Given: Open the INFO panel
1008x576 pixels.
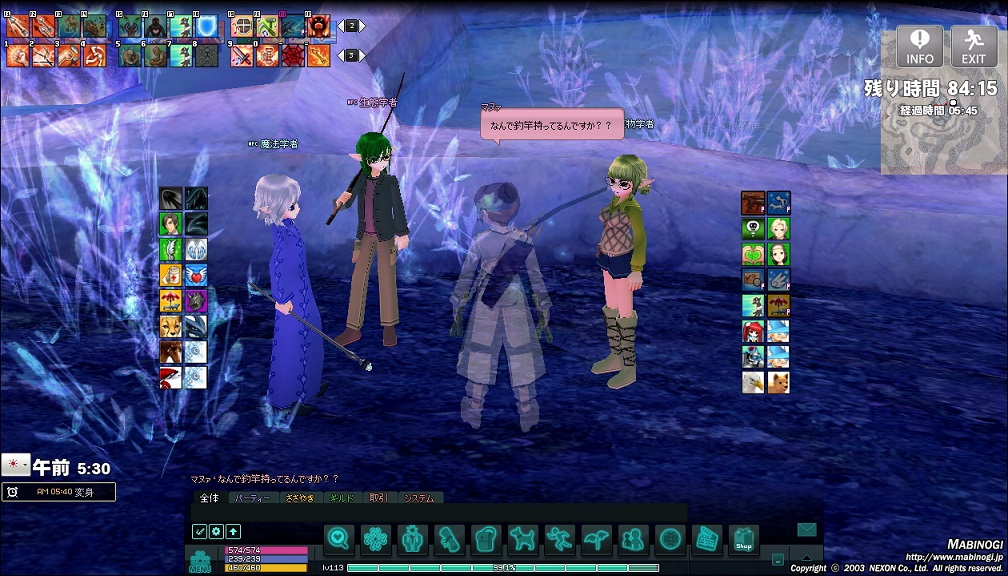Looking at the screenshot, I should [x=919, y=46].
